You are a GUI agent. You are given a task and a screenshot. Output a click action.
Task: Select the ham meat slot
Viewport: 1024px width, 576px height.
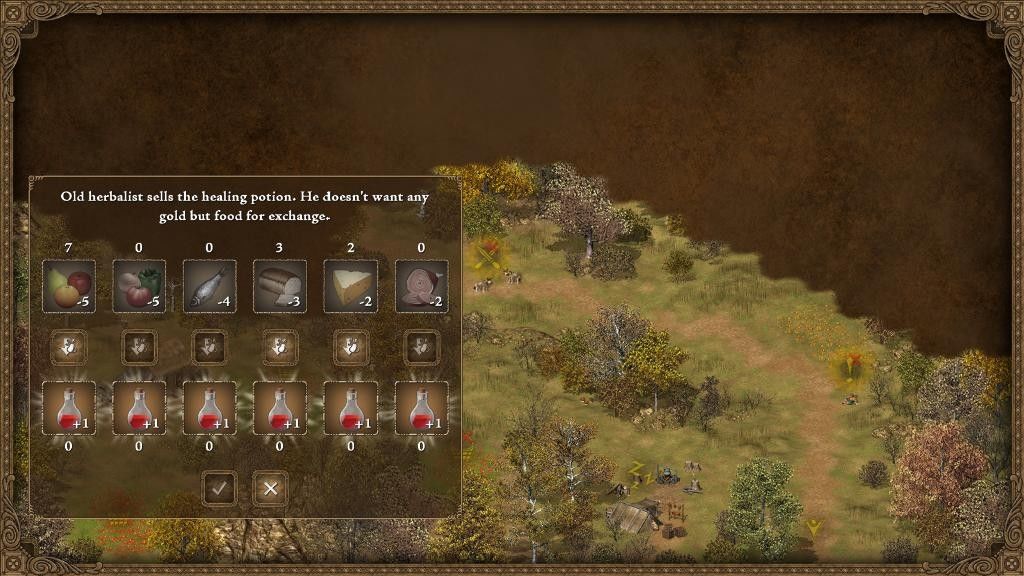(x=421, y=286)
